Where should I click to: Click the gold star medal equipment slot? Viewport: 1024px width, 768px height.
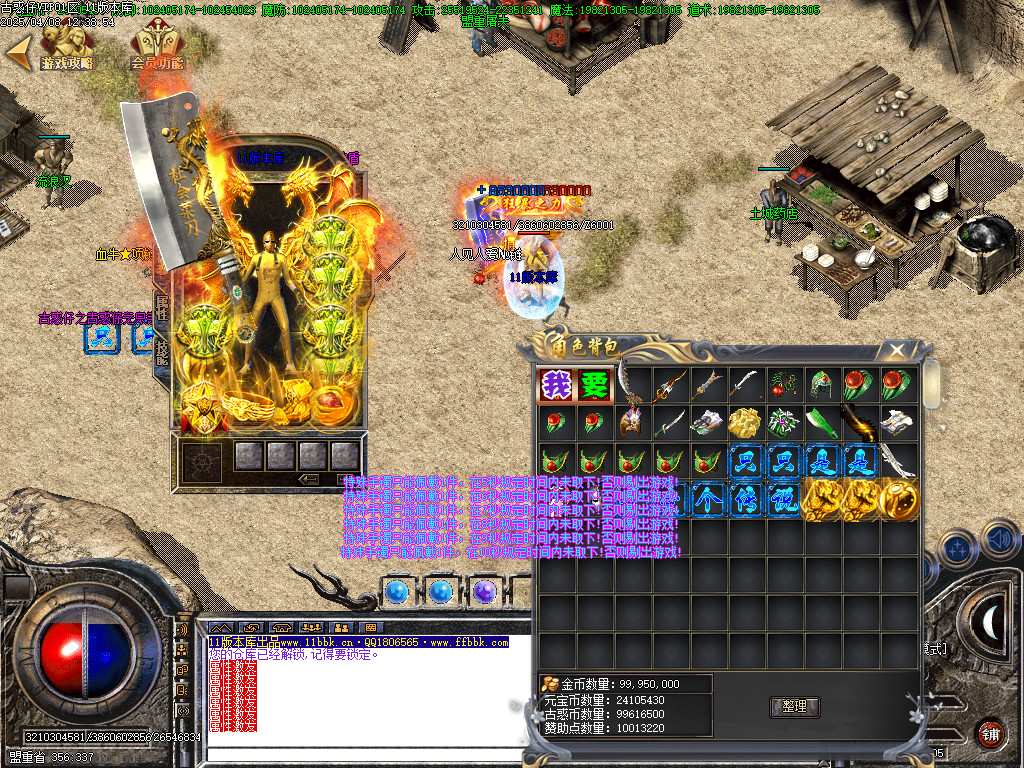200,408
